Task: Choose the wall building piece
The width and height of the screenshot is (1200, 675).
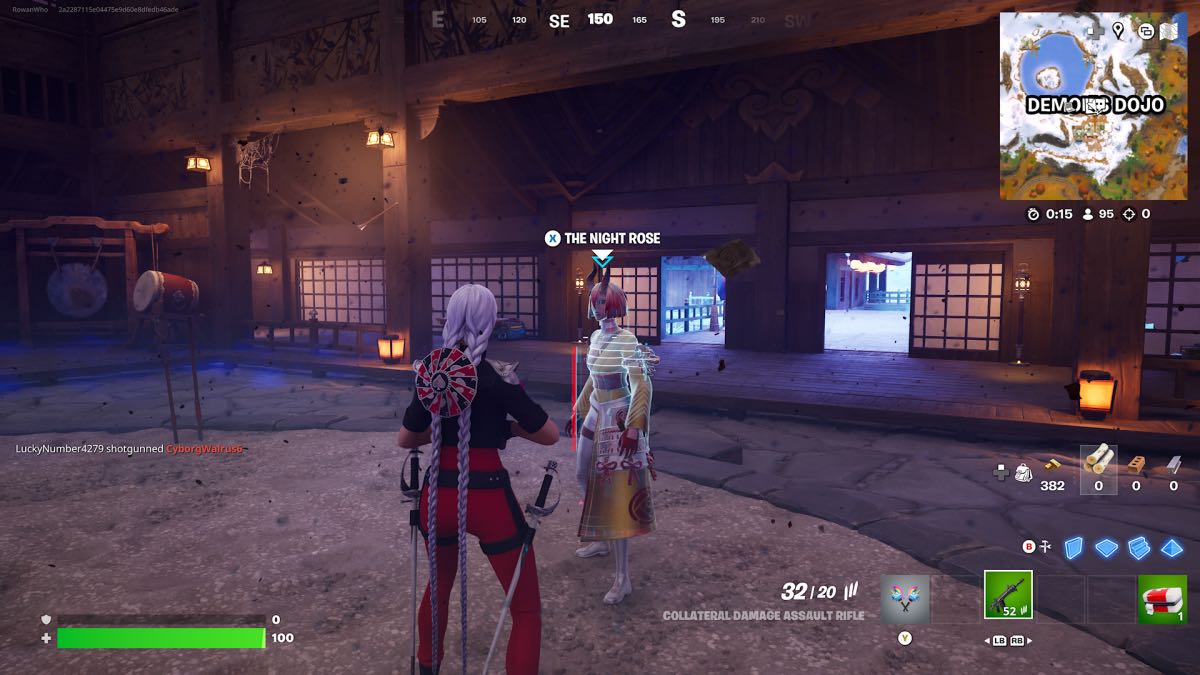Action: pyautogui.click(x=1073, y=547)
